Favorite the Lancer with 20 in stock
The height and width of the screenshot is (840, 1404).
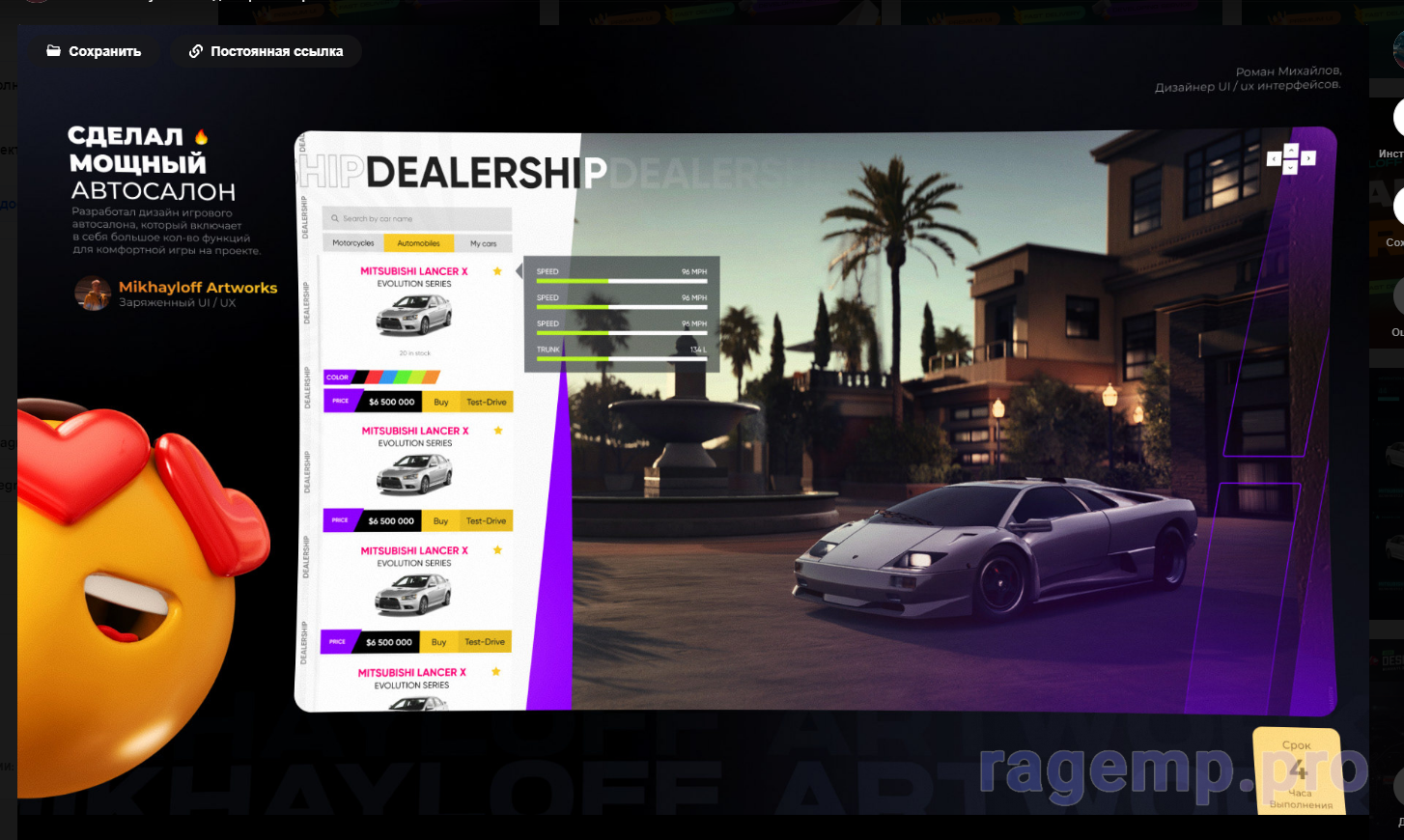point(497,271)
